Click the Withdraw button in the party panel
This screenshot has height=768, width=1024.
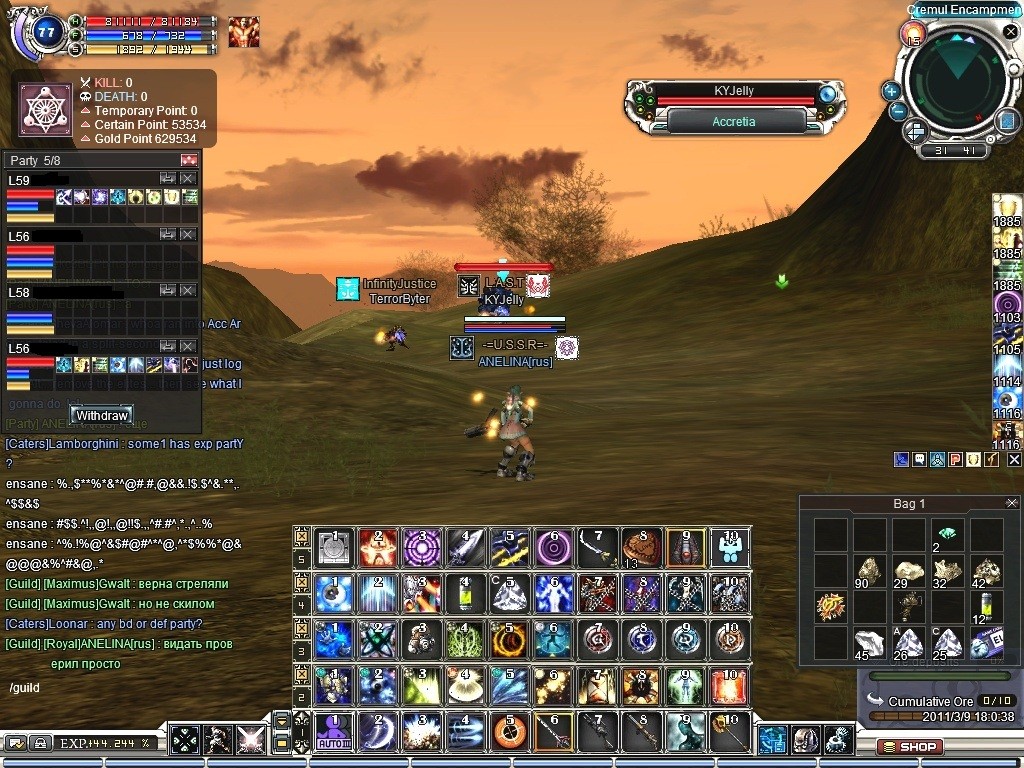coord(101,415)
